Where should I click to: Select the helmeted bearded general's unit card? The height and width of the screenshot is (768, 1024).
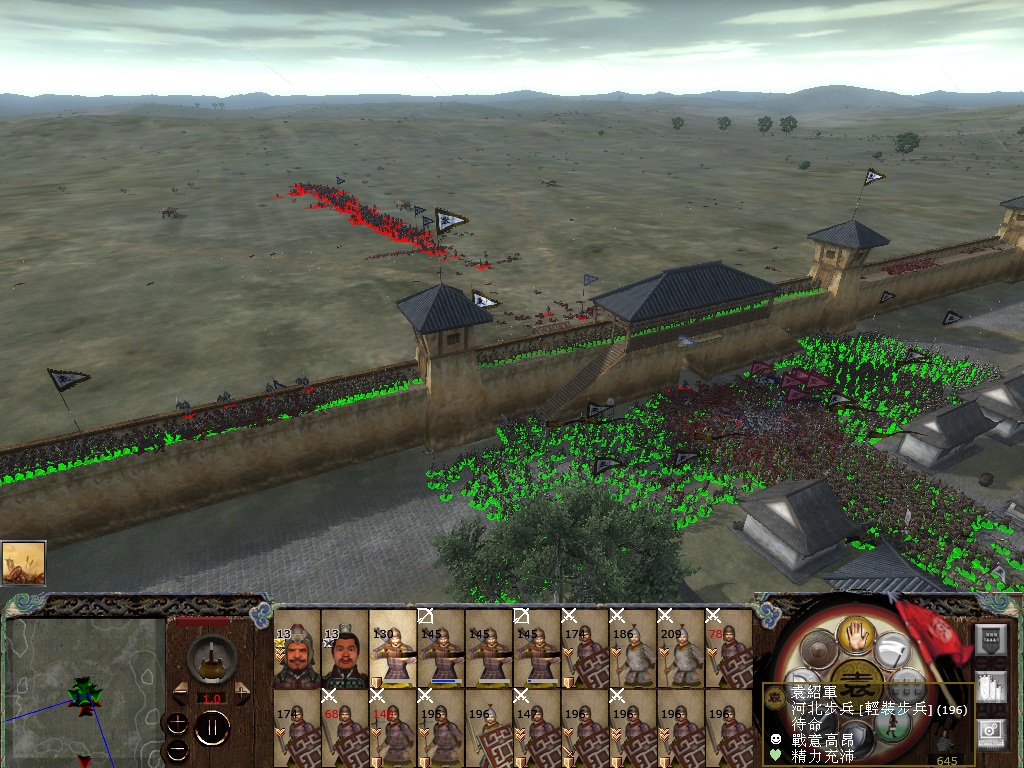(297, 650)
